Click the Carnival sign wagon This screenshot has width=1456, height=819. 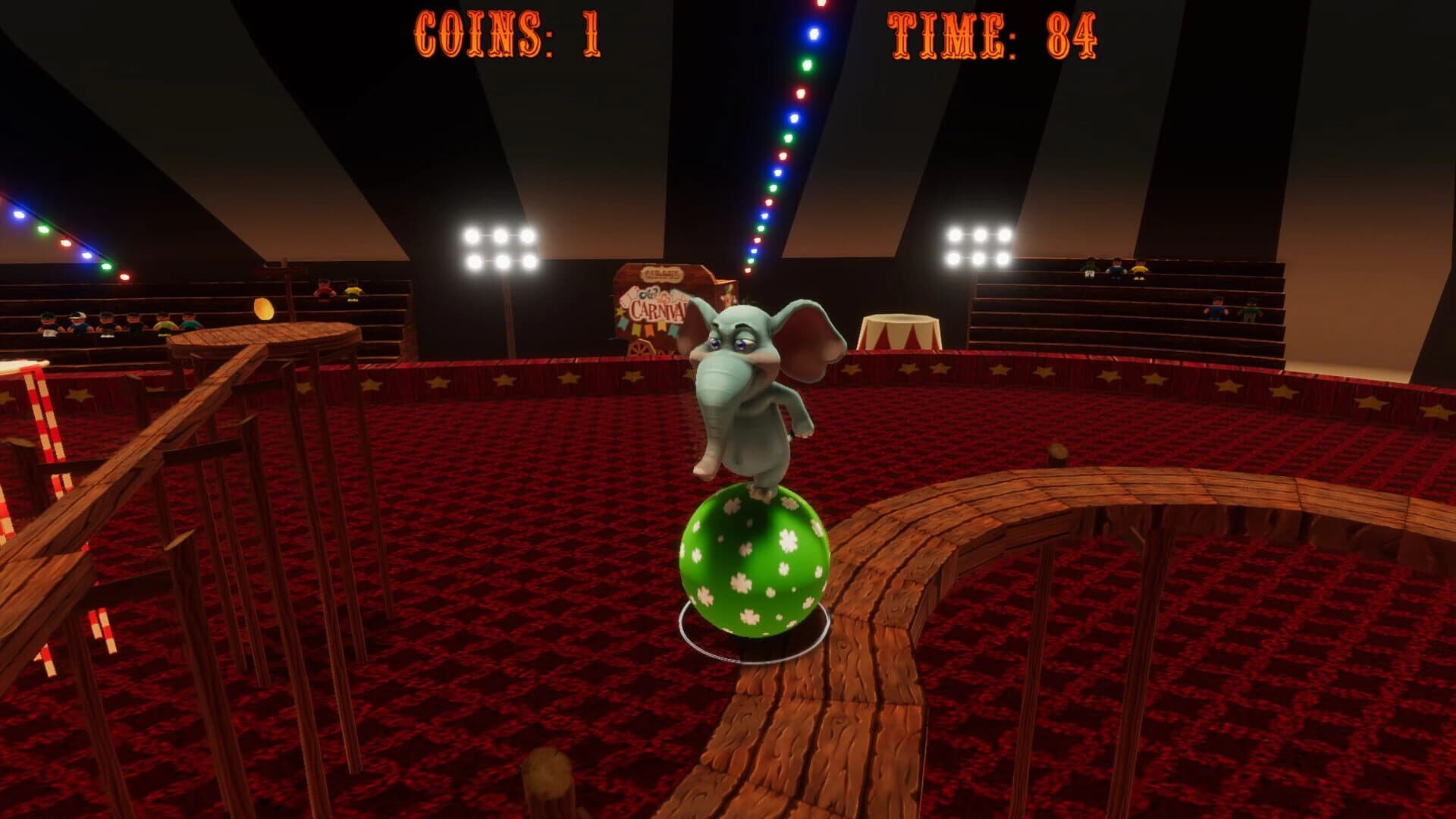point(656,303)
